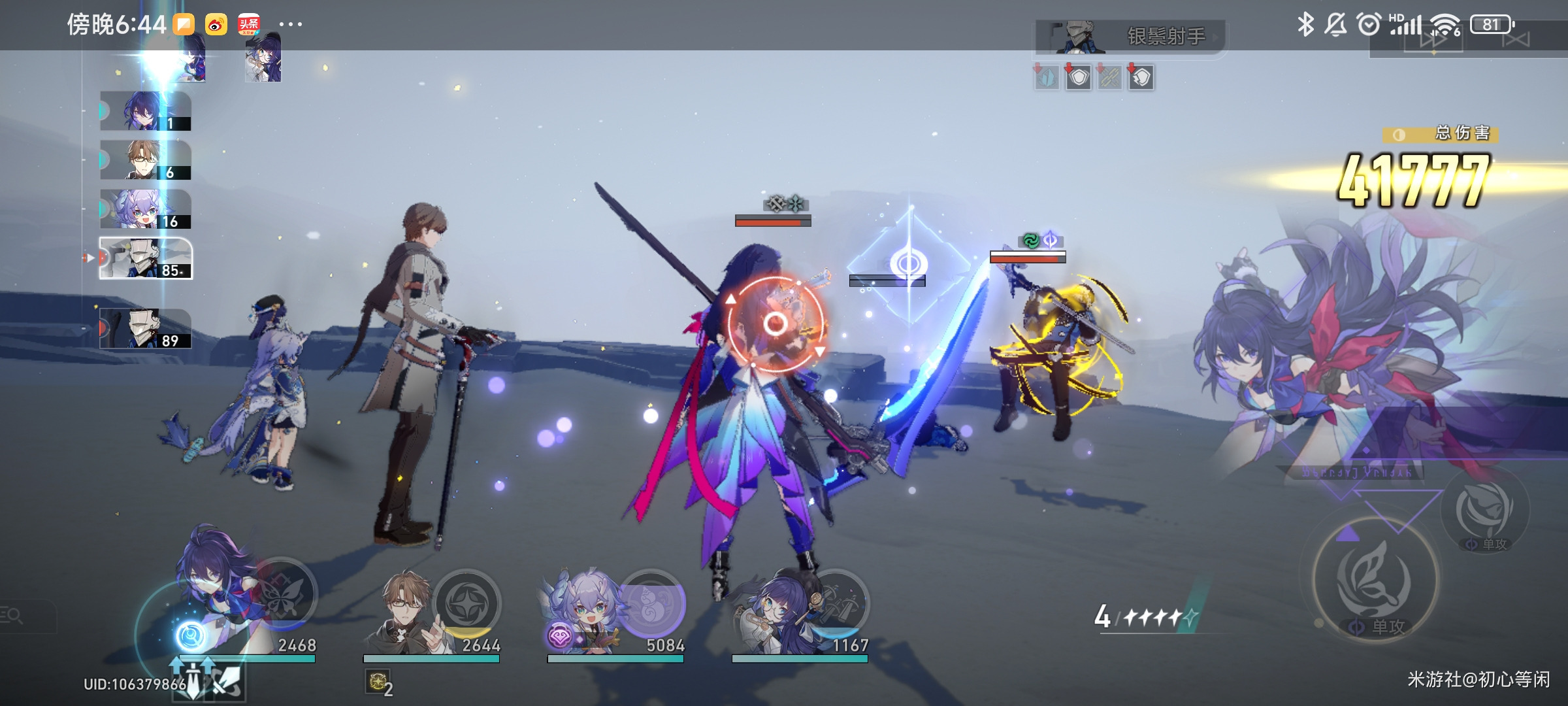
Task: Inspect Seele's sword attack-up buff icon
Action: [193, 677]
